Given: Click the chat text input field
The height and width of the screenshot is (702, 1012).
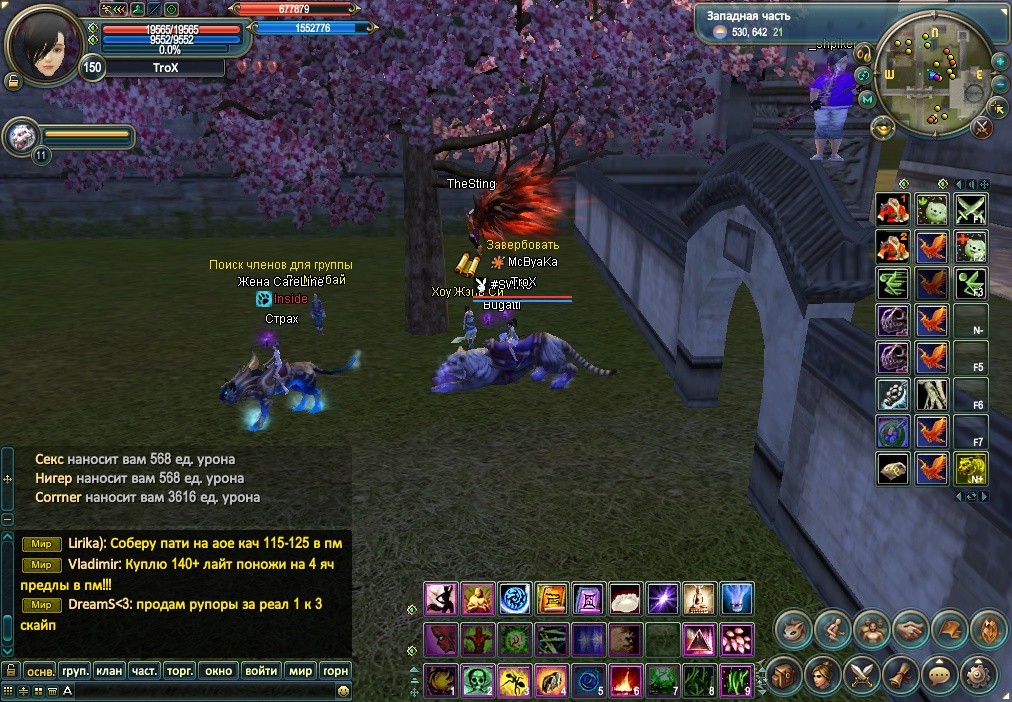Looking at the screenshot, I should pyautogui.click(x=200, y=690).
